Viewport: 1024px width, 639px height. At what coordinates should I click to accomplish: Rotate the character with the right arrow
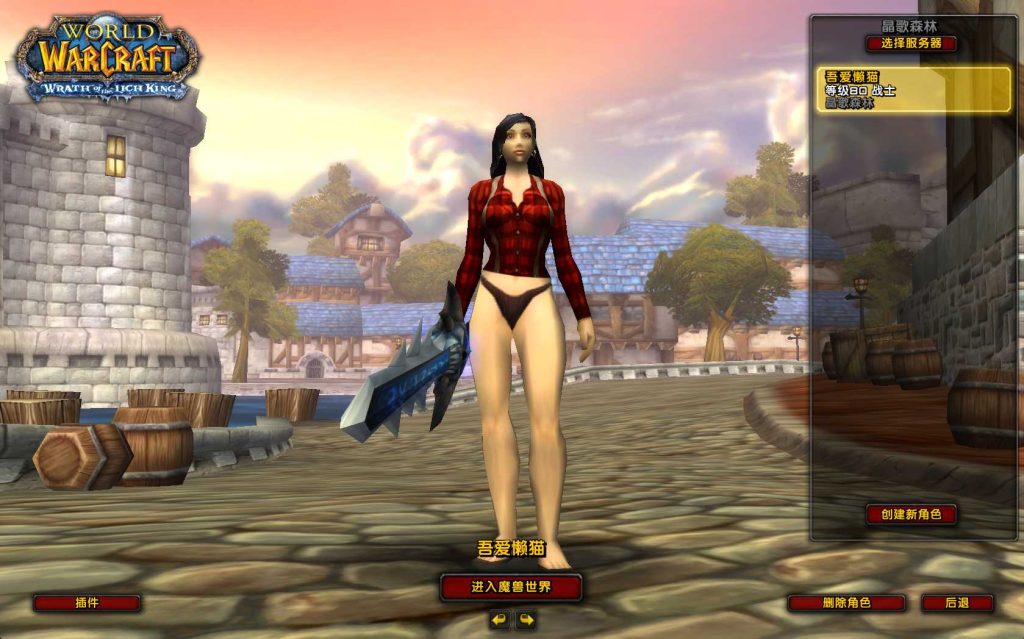[525, 621]
